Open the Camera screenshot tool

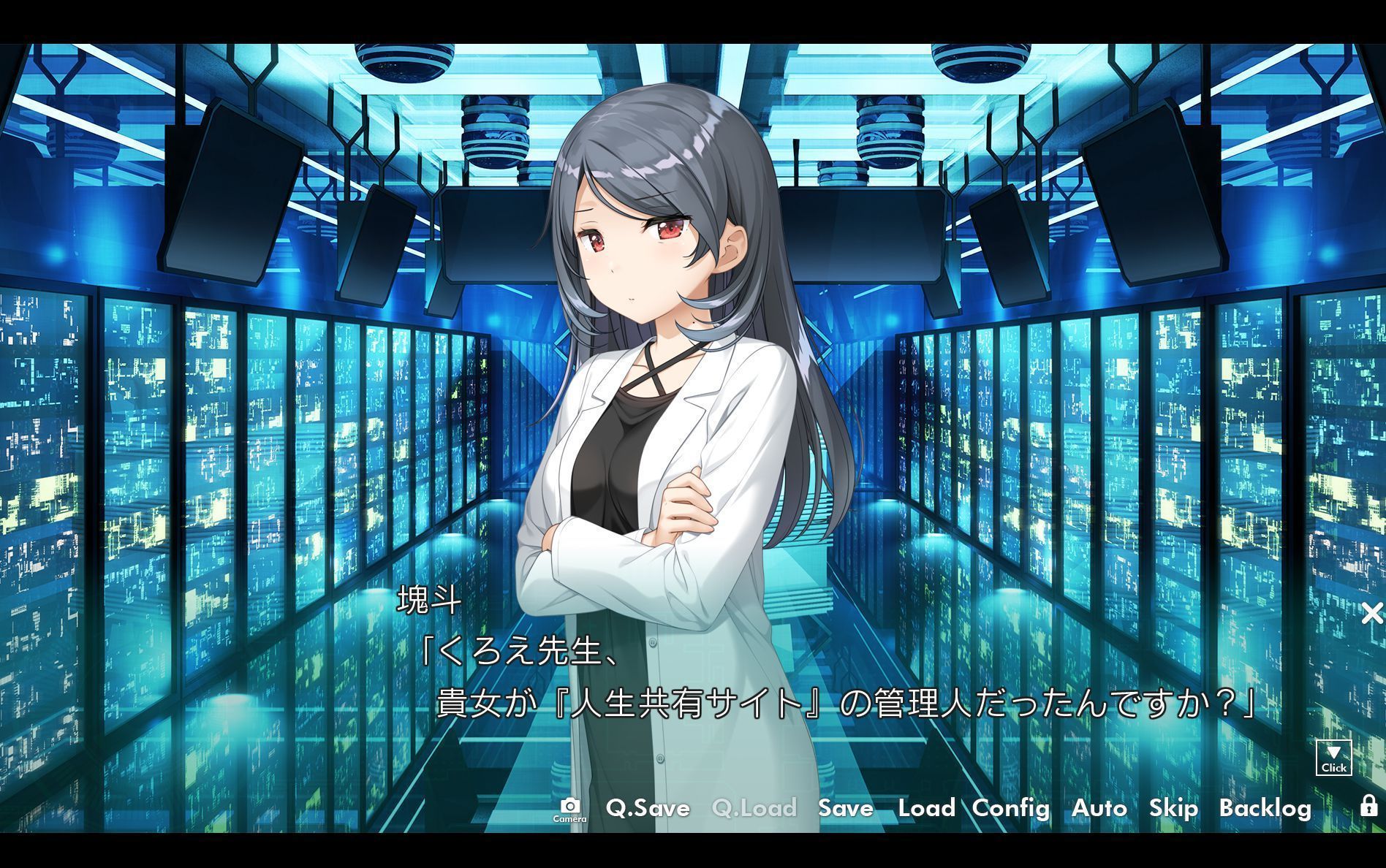(x=572, y=809)
